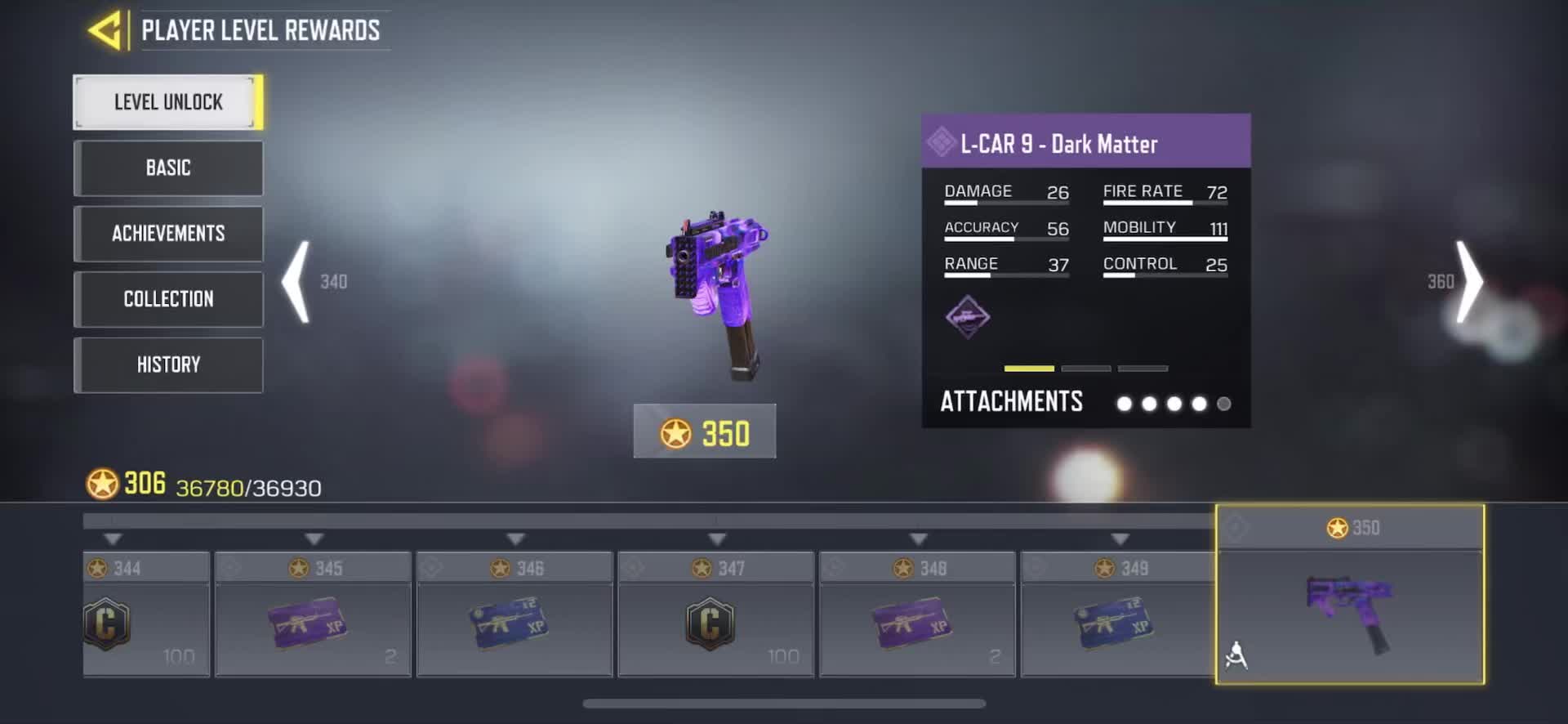
Task: Select the level 350 L-CAR 9 reward tile
Action: click(x=1349, y=605)
